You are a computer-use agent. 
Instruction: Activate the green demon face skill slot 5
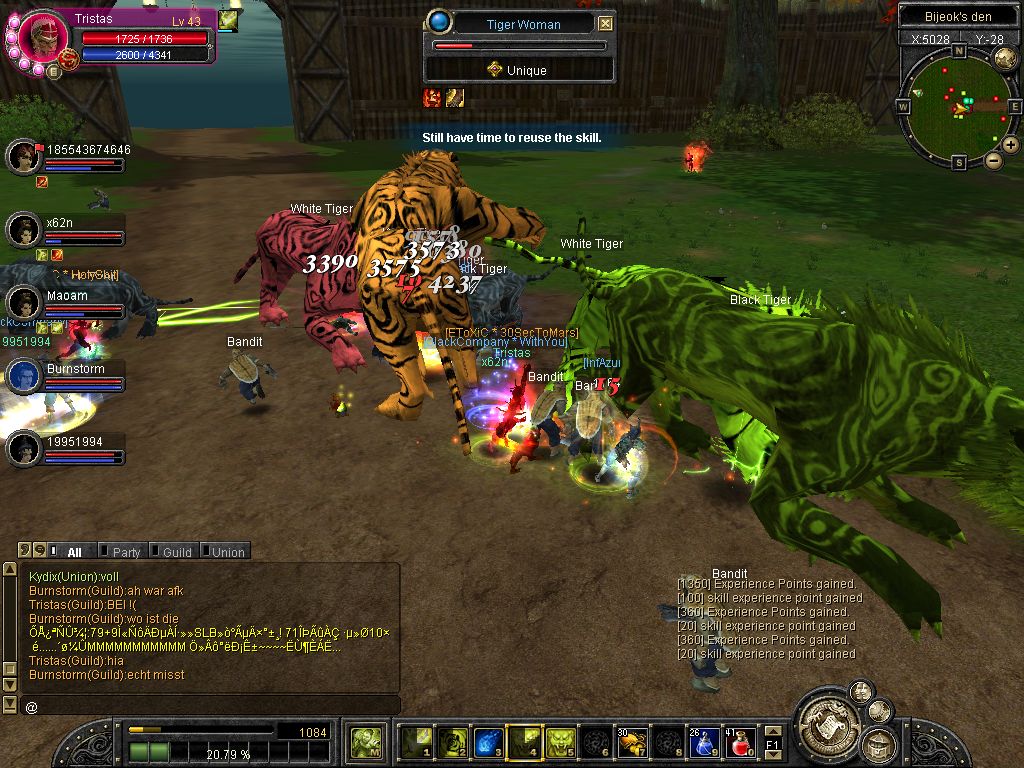pyautogui.click(x=559, y=742)
